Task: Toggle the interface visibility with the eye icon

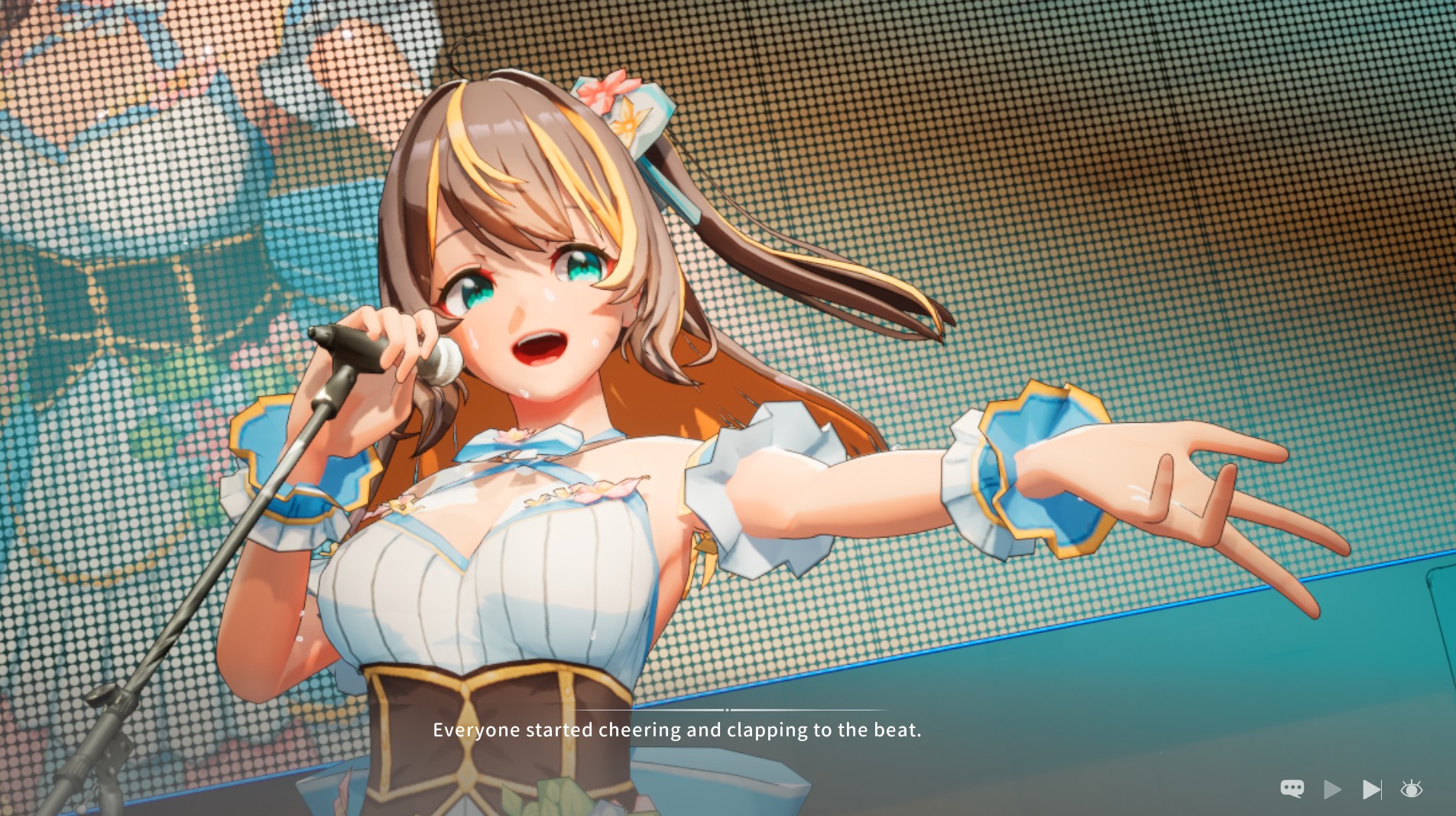Action: pyautogui.click(x=1412, y=789)
